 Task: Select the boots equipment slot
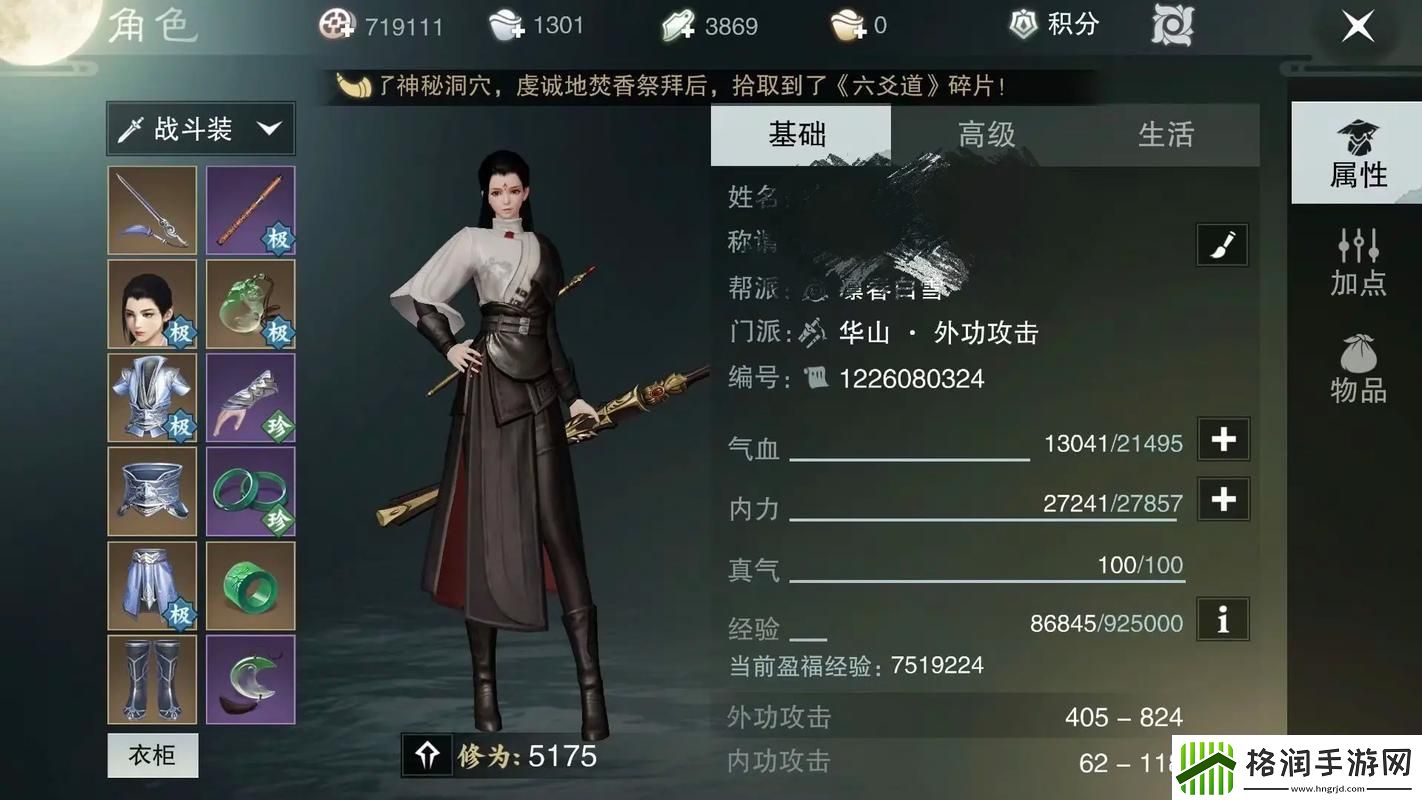[x=151, y=679]
